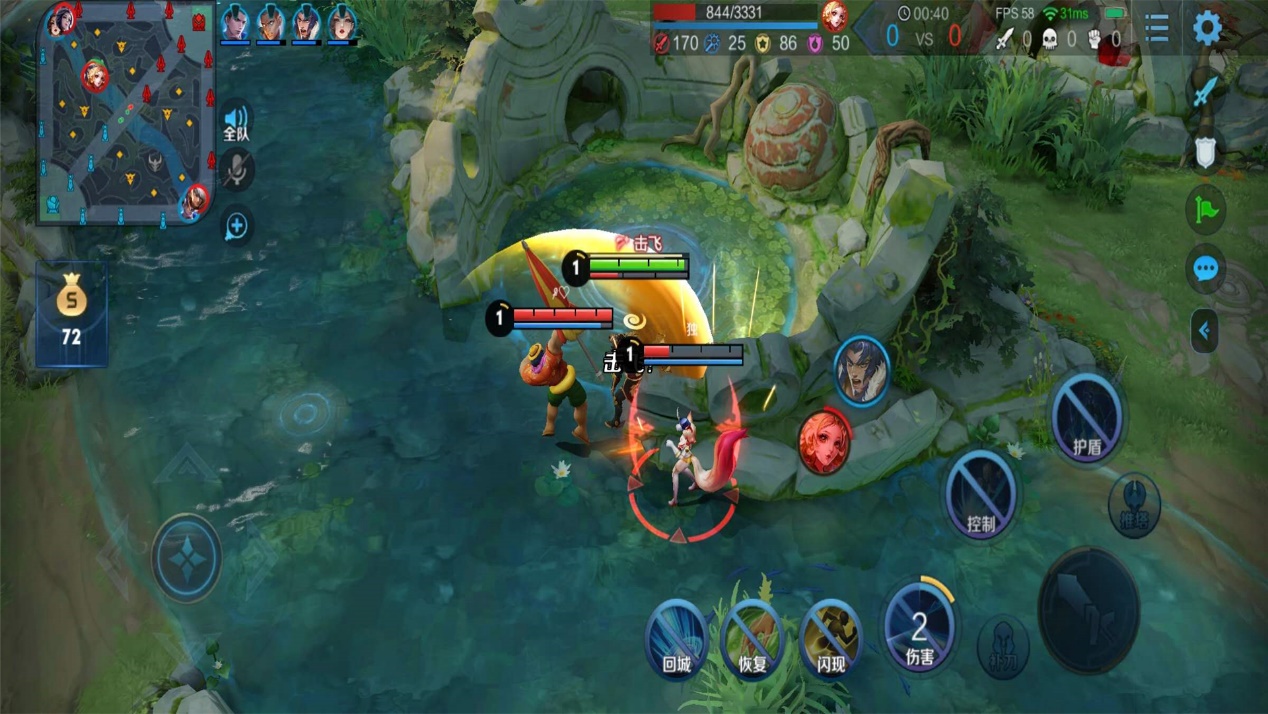Toggle the 全队 team voice speaker

(236, 122)
